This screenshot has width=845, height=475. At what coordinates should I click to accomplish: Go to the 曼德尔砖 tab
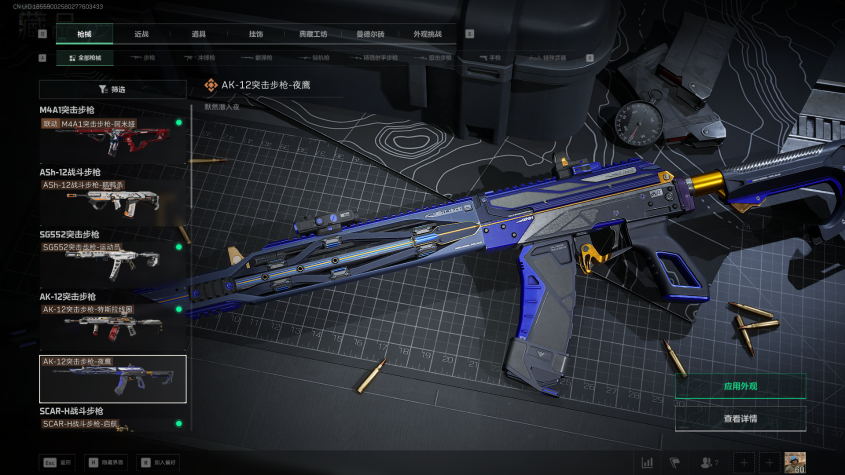pos(370,34)
